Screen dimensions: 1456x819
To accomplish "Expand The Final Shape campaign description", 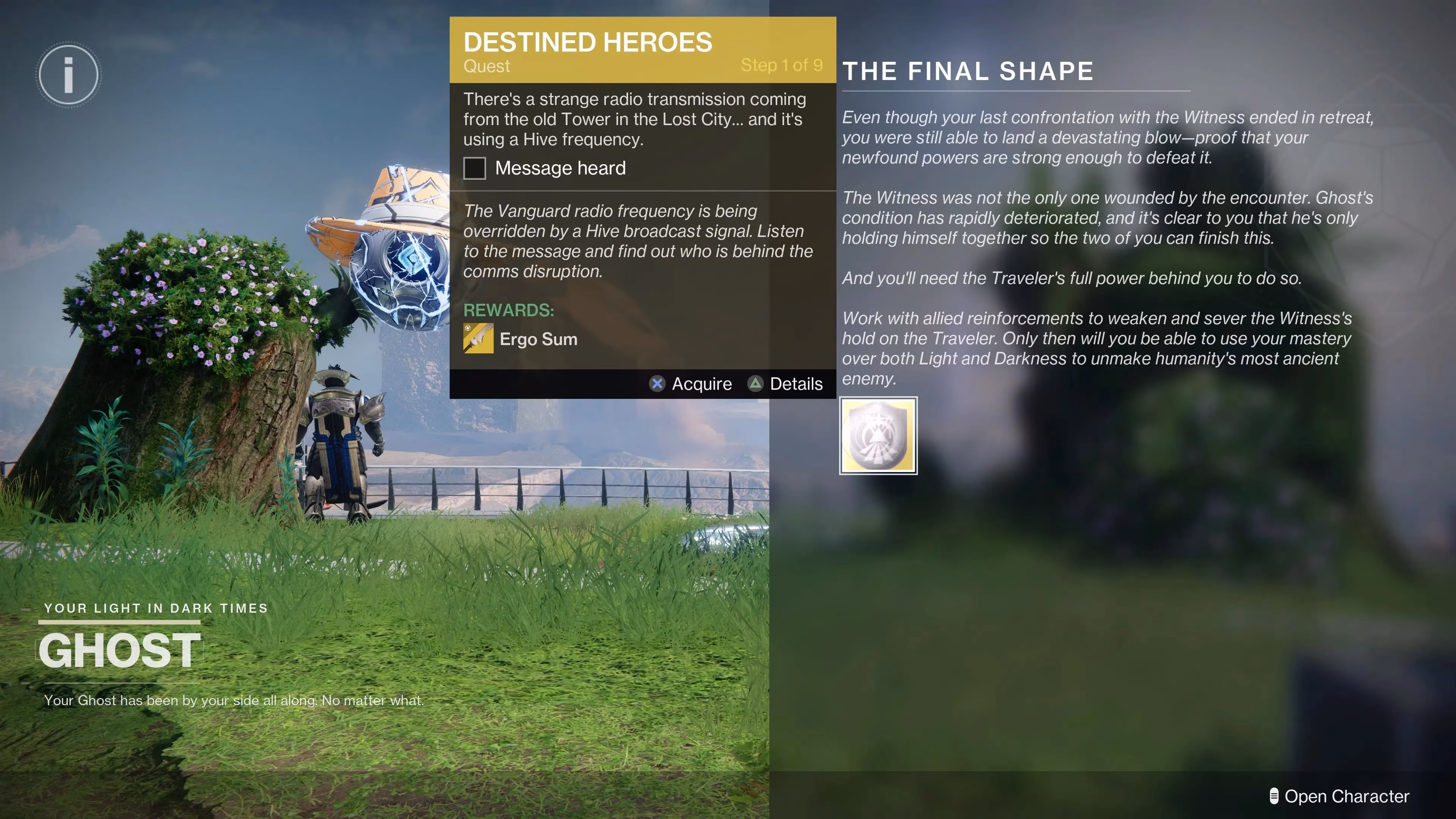I will 1102,237.
